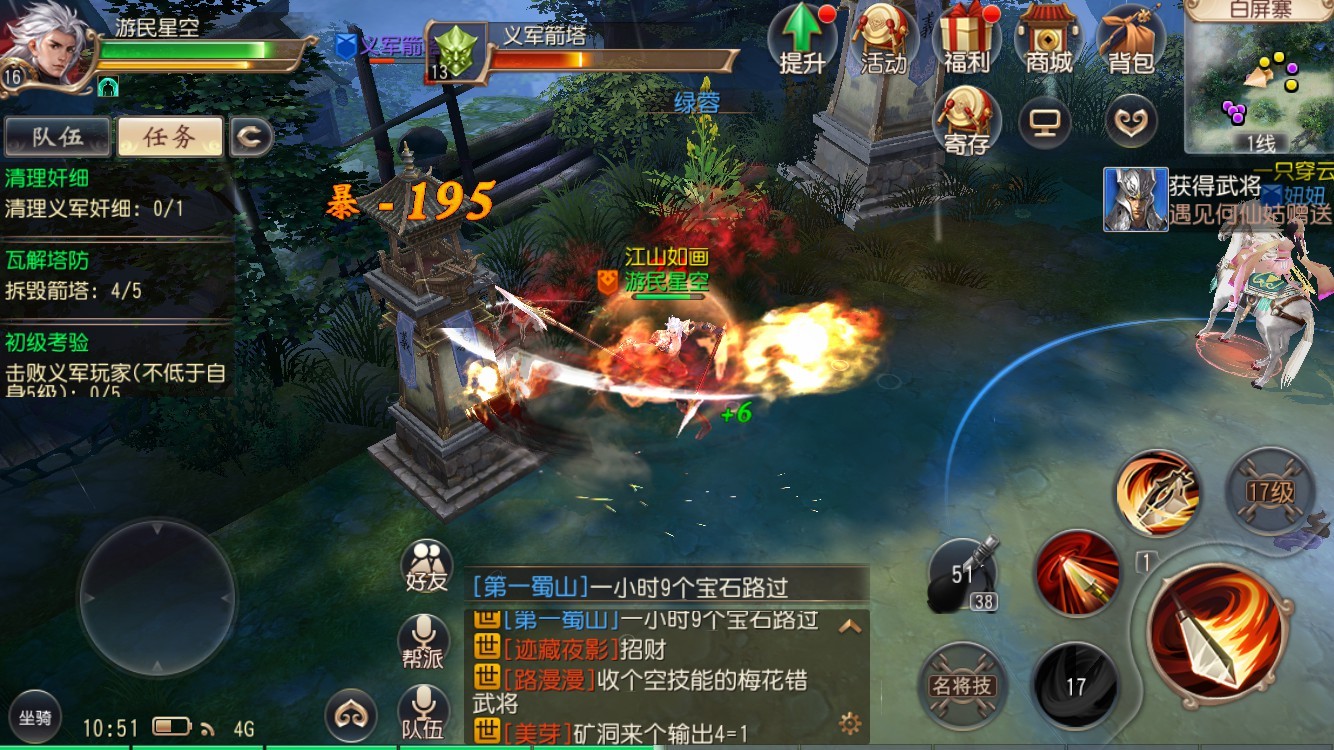Image resolution: width=1334 pixels, height=750 pixels.
Task: Switch to the 队伍 tab
Action: coord(57,136)
